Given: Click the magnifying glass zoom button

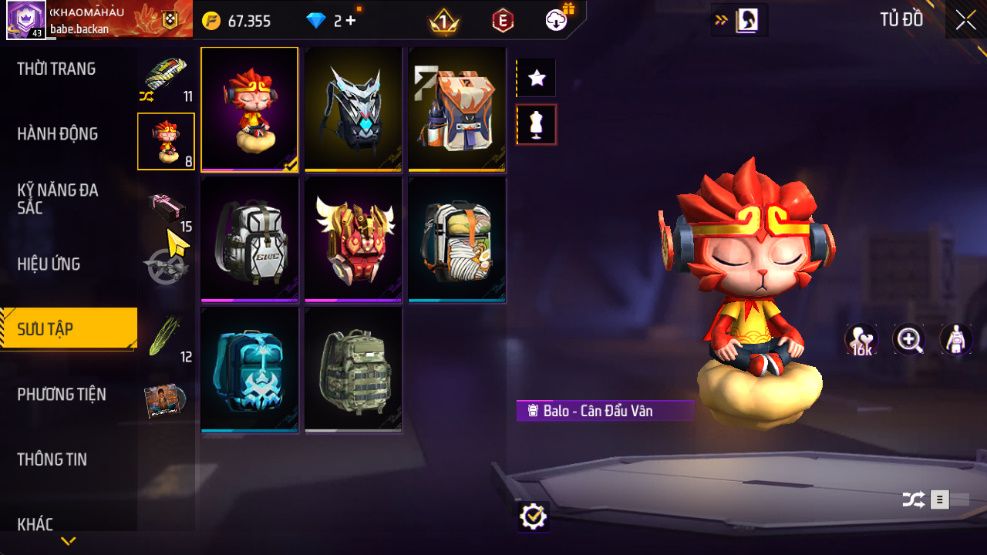Looking at the screenshot, I should pos(909,340).
